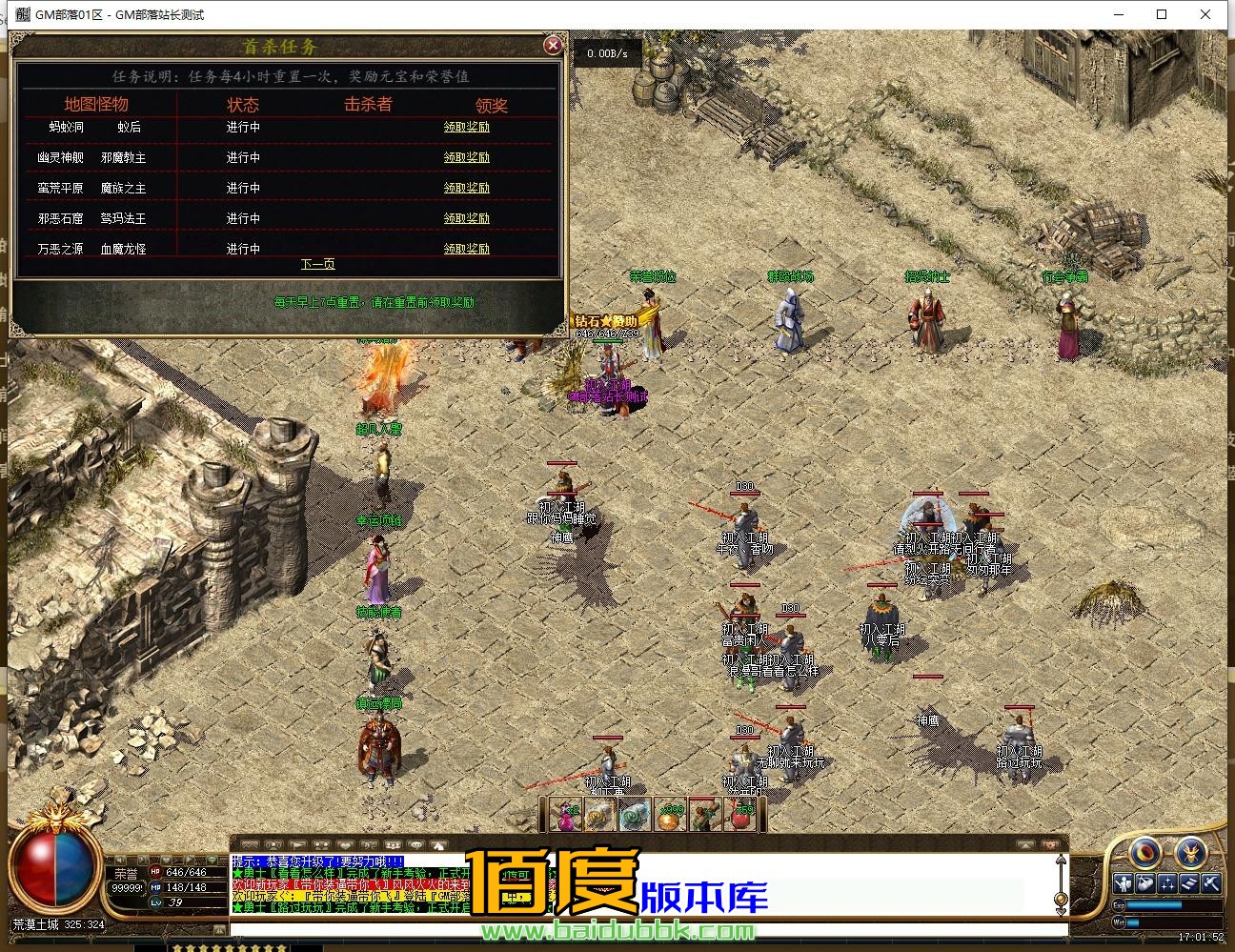Maximize the game window
The width and height of the screenshot is (1235, 952).
[x=1162, y=14]
